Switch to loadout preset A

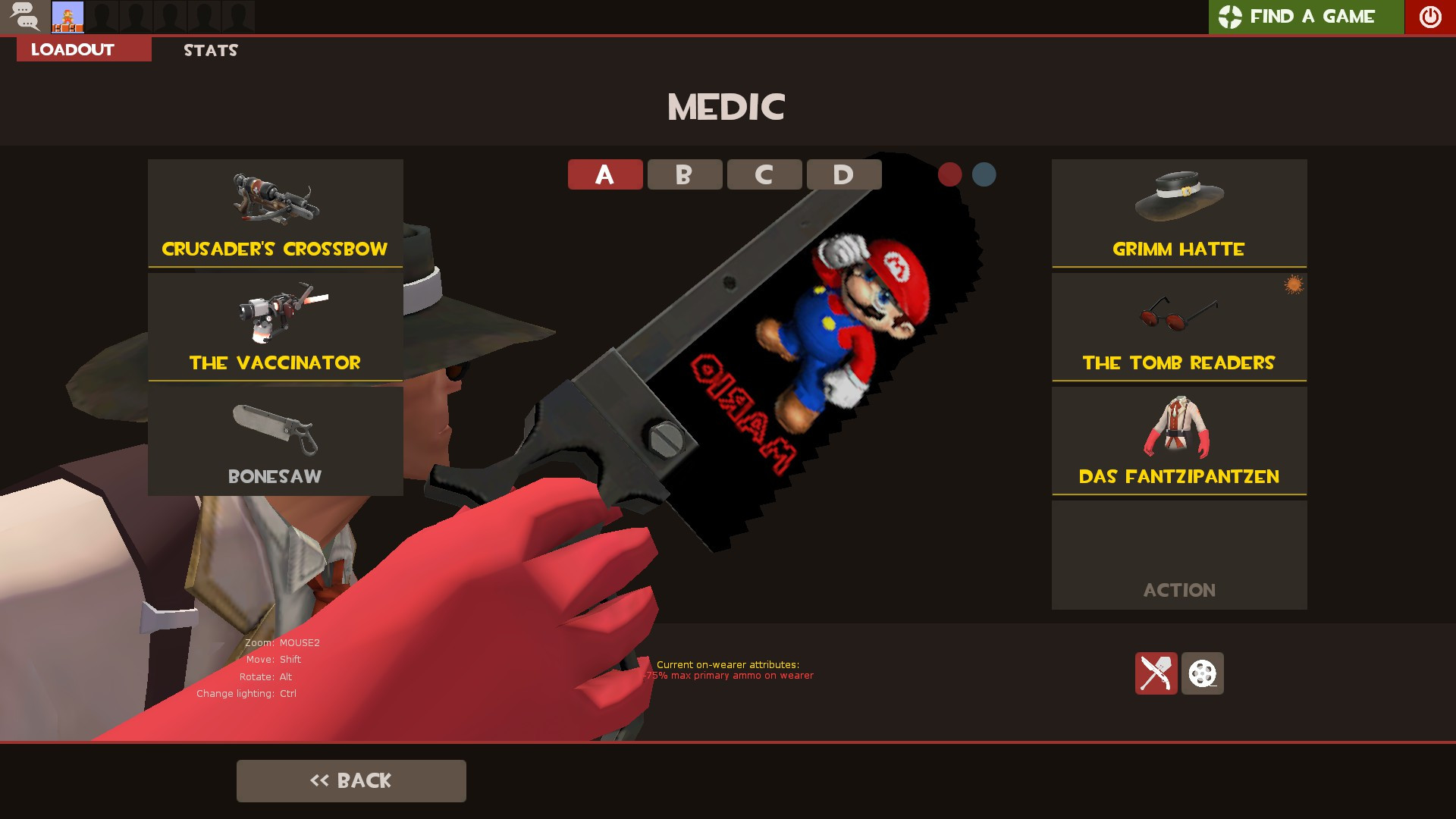[x=604, y=174]
